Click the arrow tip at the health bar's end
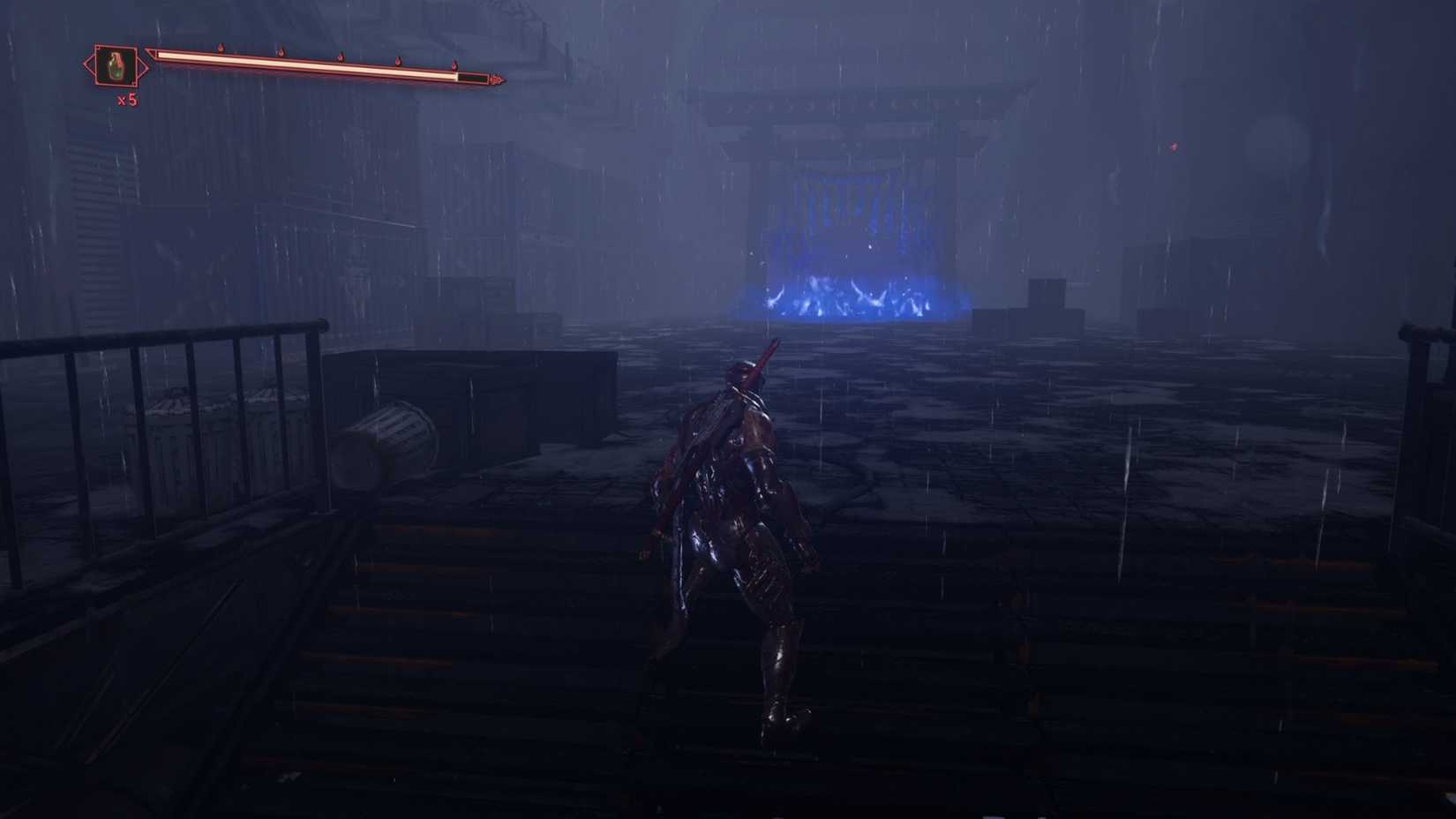Image resolution: width=1456 pixels, height=819 pixels. [499, 79]
